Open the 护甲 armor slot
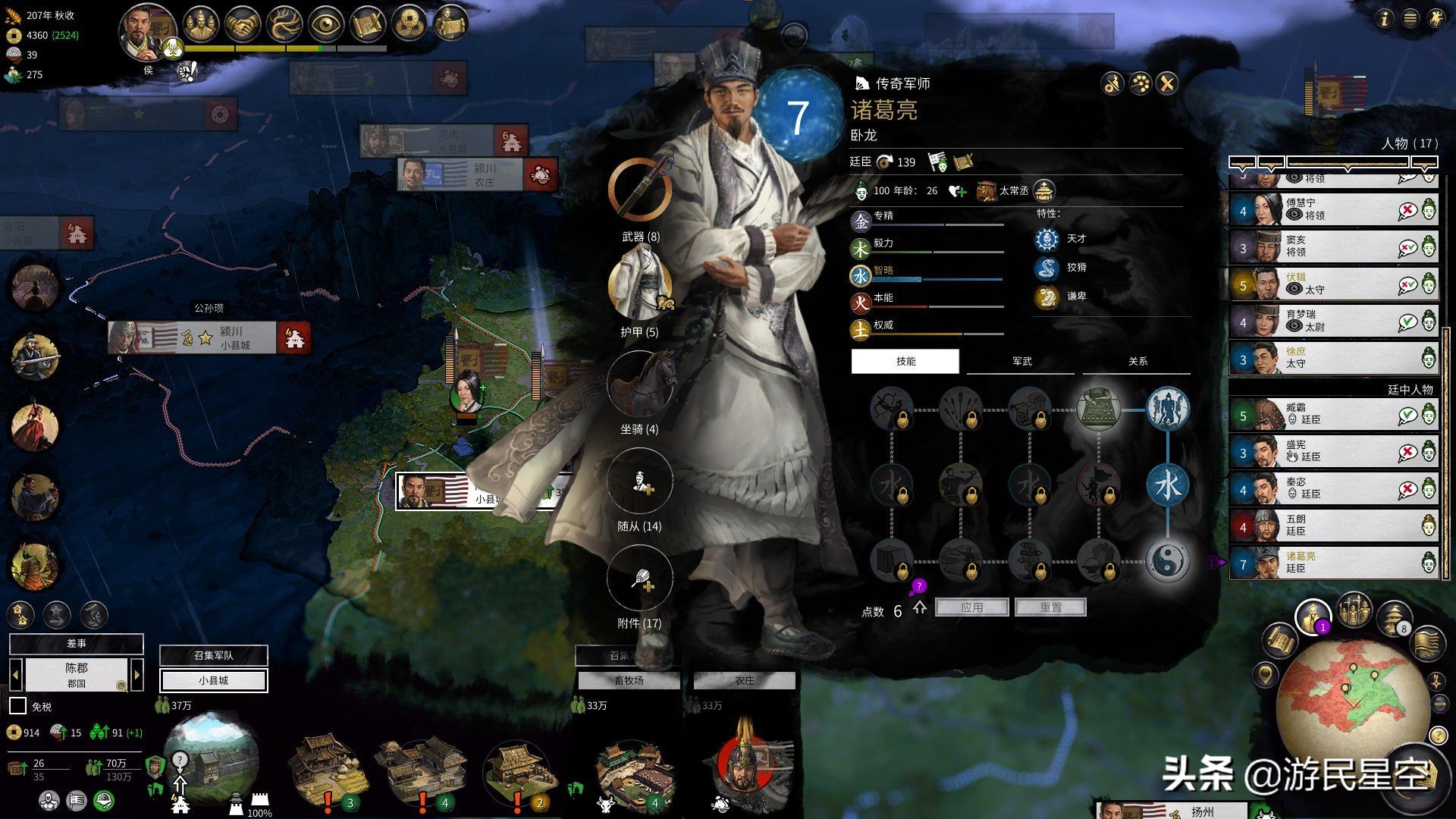Viewport: 1456px width, 819px height. 639,285
